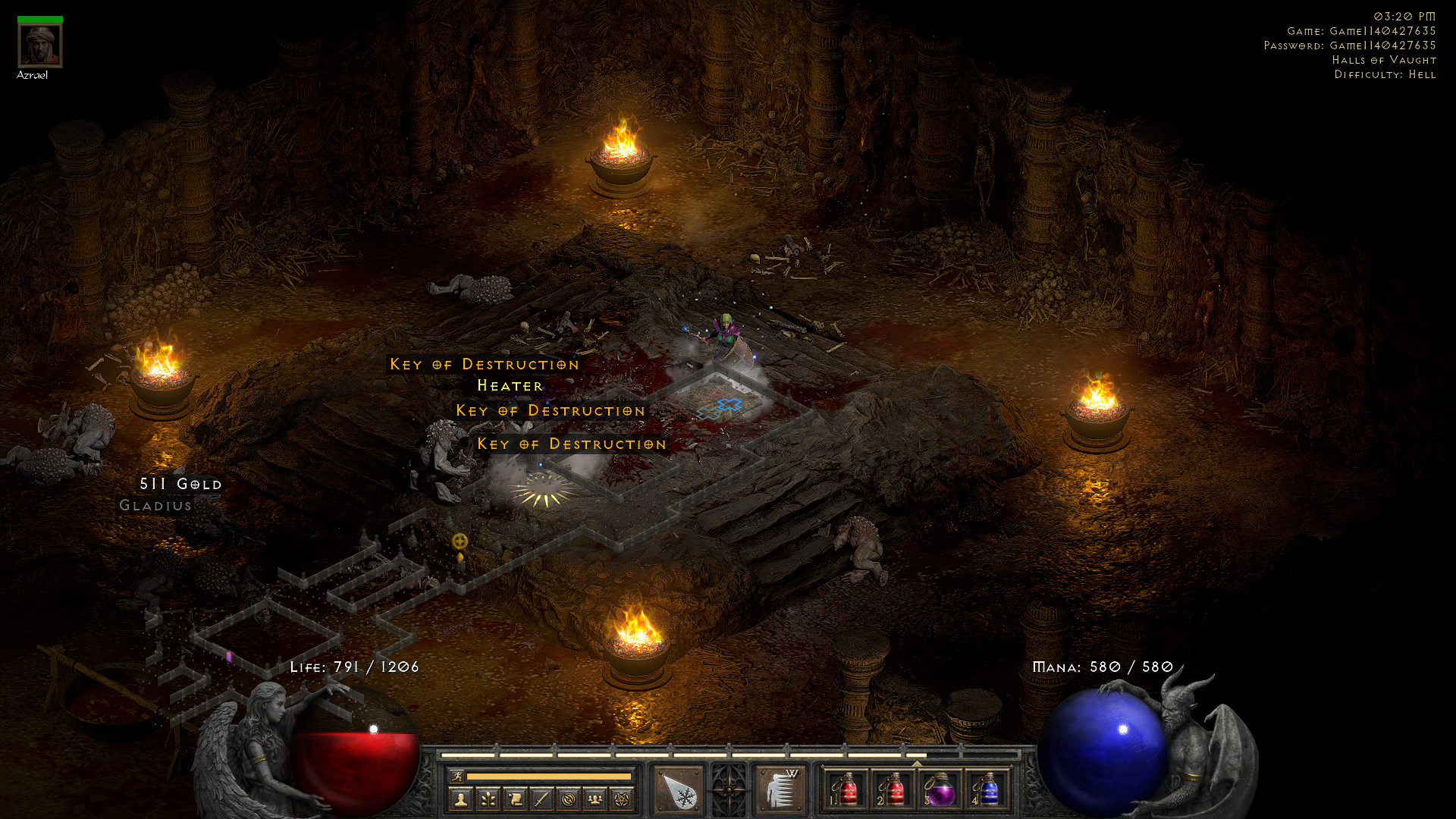This screenshot has width=1456, height=819.
Task: Use the red healing potion in belt slot 1
Action: (846, 790)
